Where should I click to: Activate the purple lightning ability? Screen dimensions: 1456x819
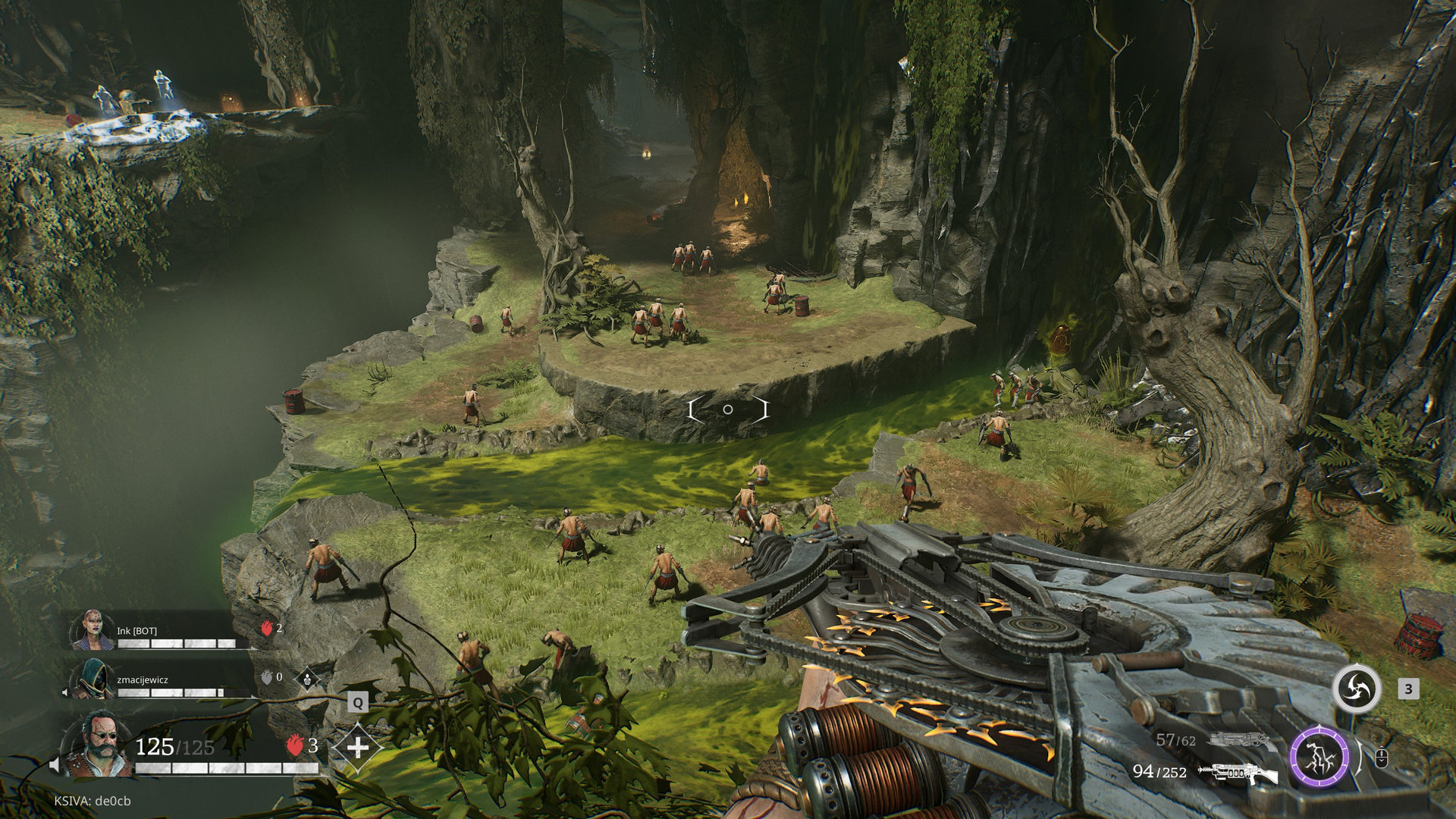point(1319,756)
